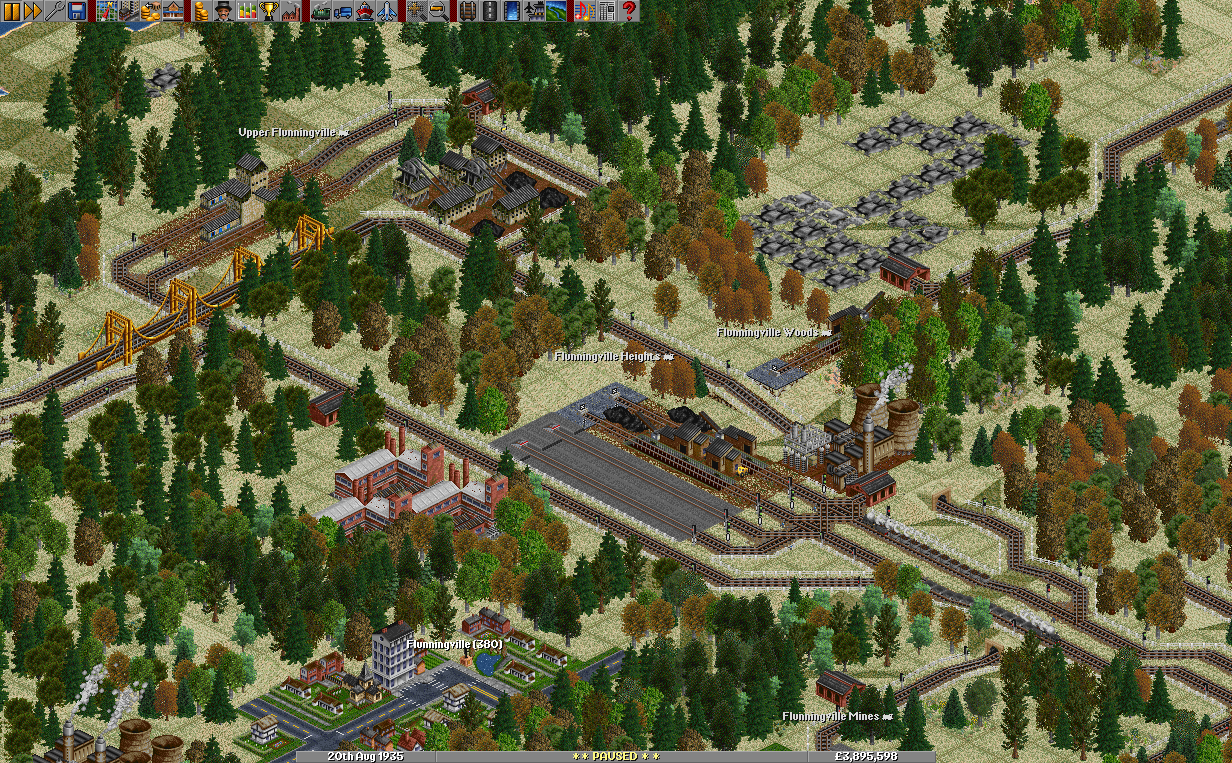Image resolution: width=1232 pixels, height=763 pixels.
Task: Open the wrench game options menu
Action: (x=55, y=11)
